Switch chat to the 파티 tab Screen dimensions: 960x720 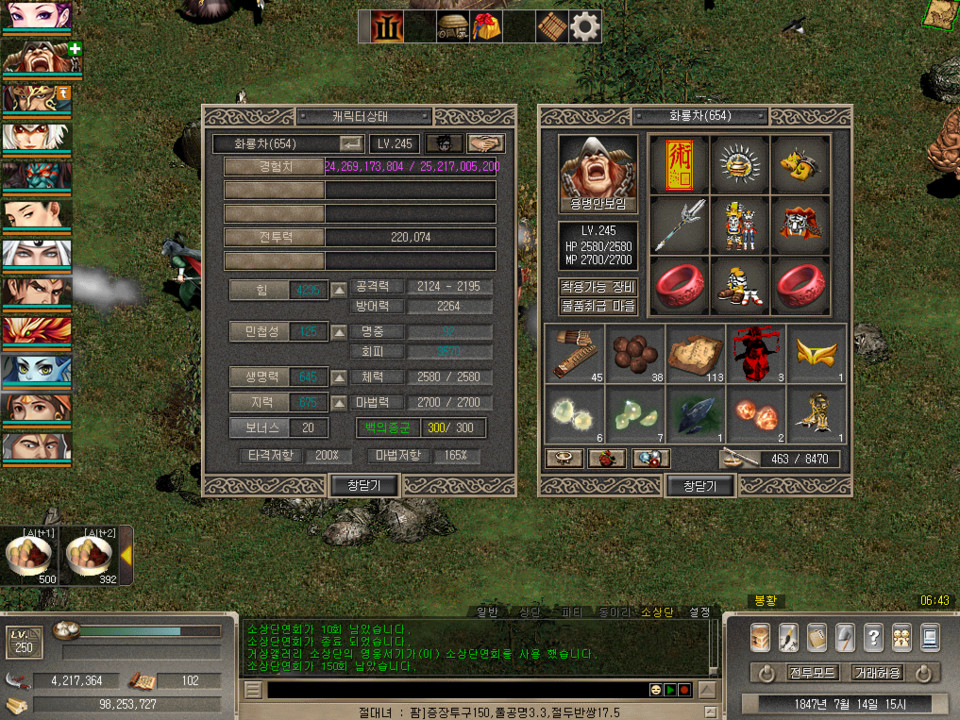(x=571, y=612)
